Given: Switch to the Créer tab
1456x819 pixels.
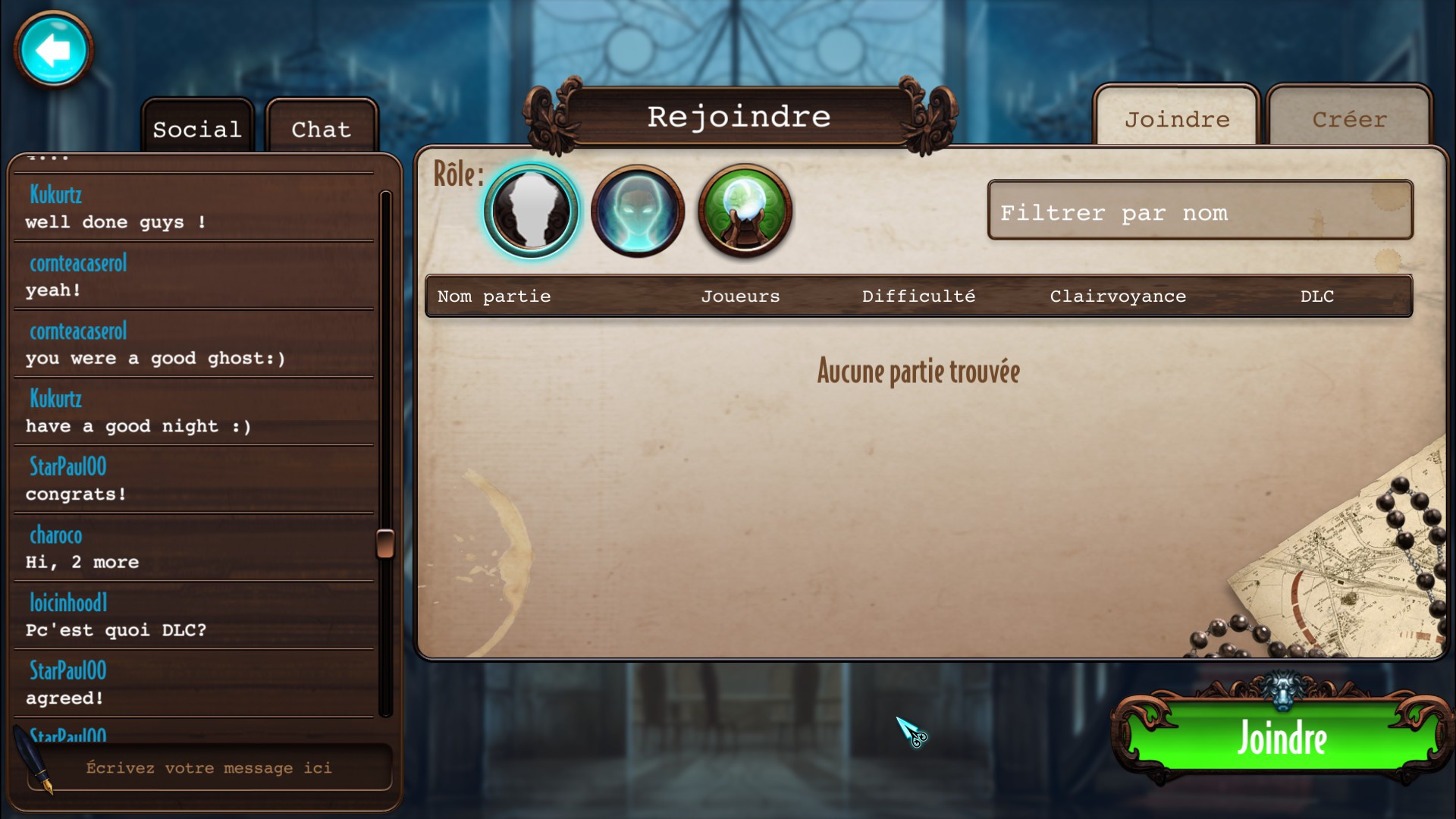Looking at the screenshot, I should click(x=1349, y=119).
